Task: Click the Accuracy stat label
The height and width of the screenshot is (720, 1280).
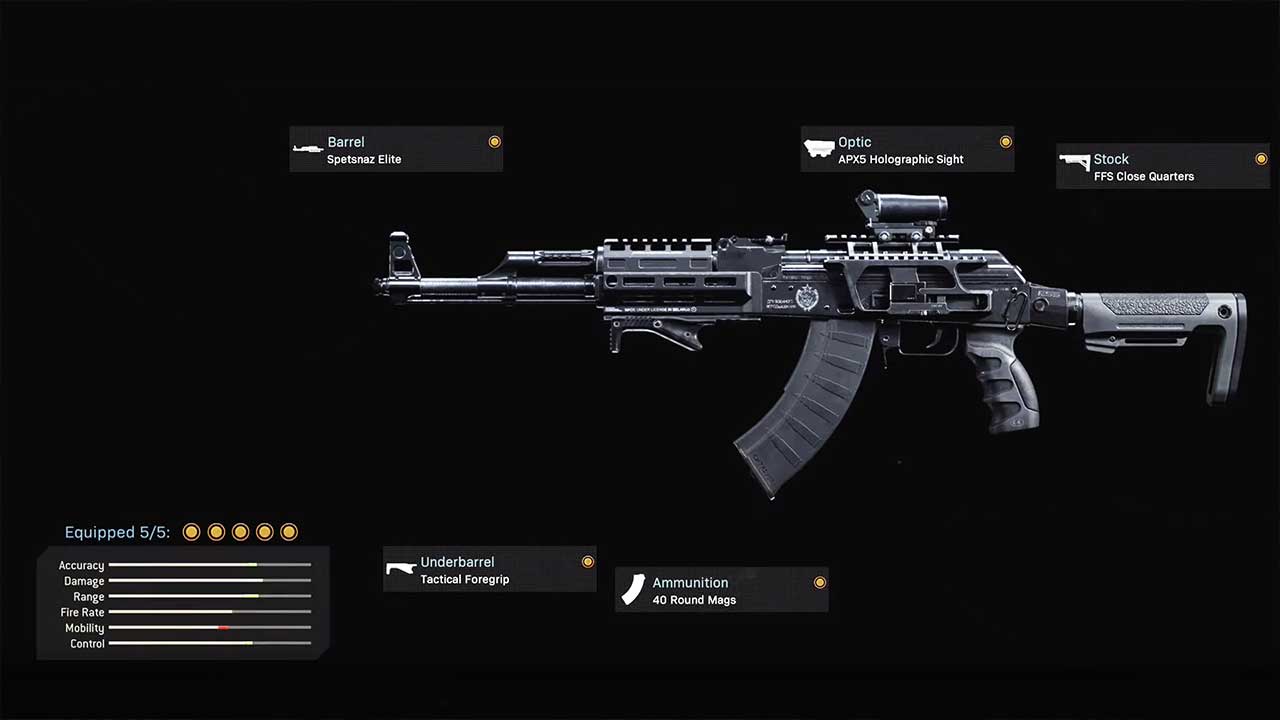Action: tap(81, 565)
